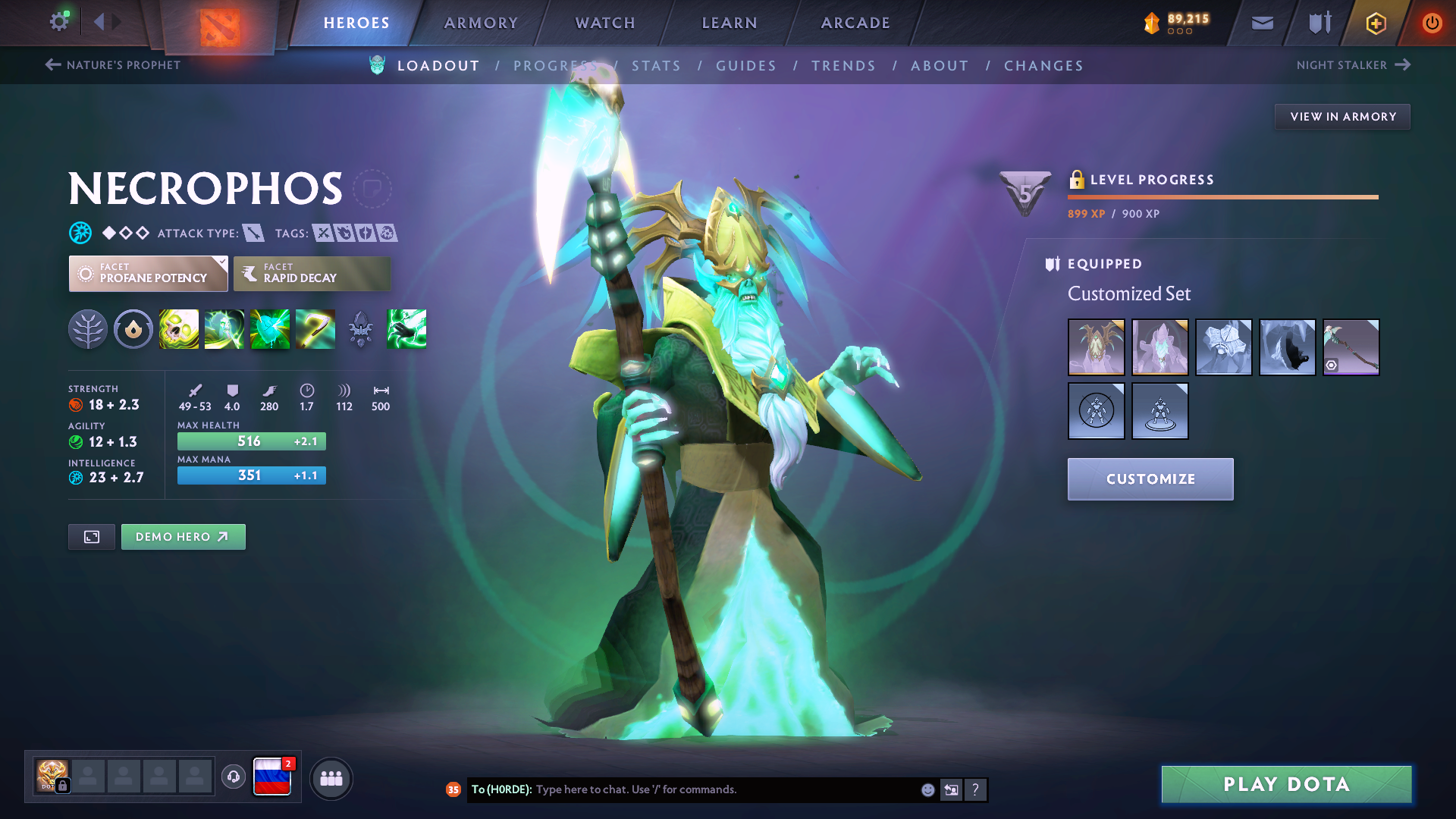Go to previous hero Nature's Prophet
The image size is (1456, 819).
click(113, 65)
